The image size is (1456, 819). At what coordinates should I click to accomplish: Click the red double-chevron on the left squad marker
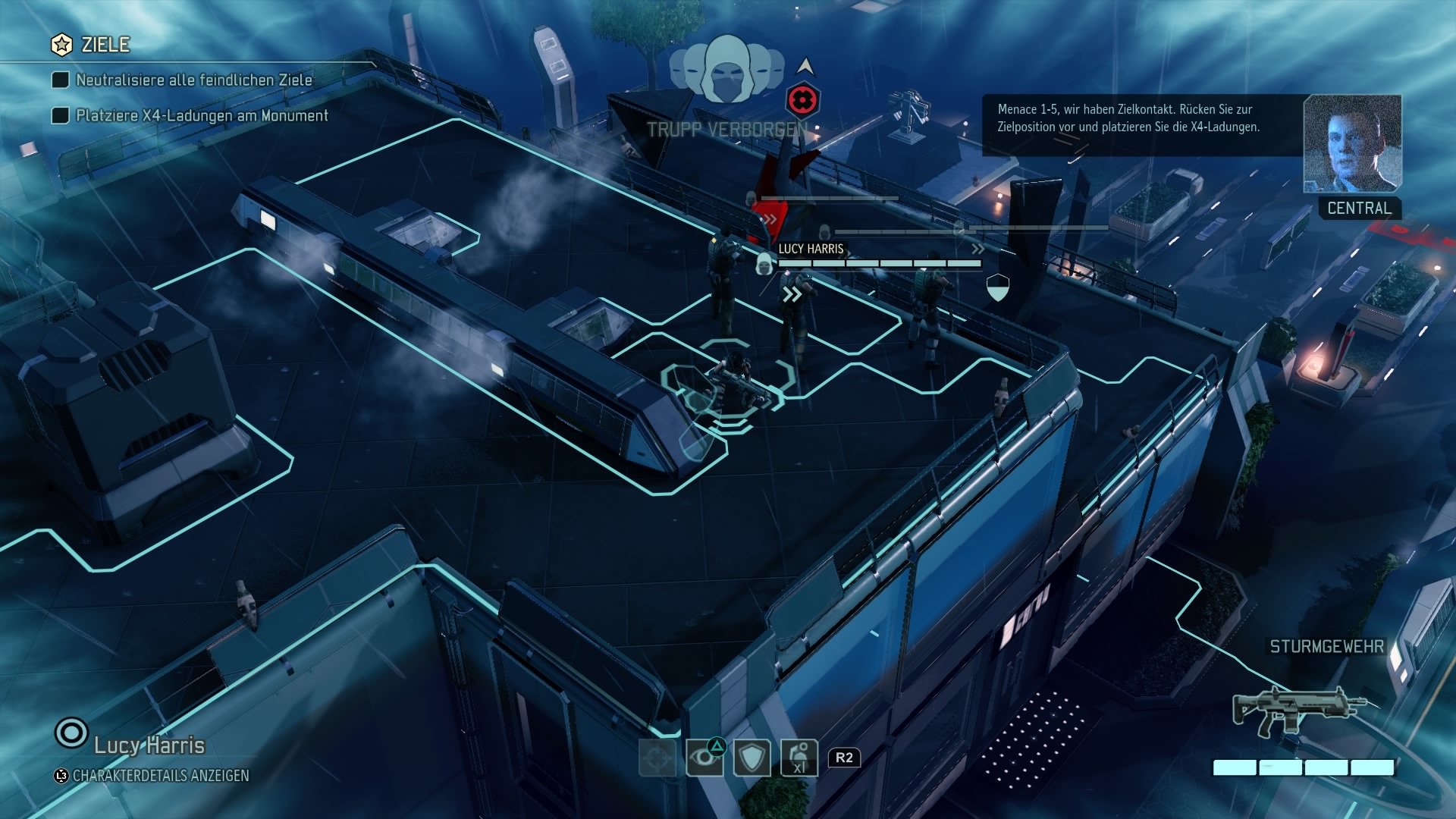tap(772, 218)
